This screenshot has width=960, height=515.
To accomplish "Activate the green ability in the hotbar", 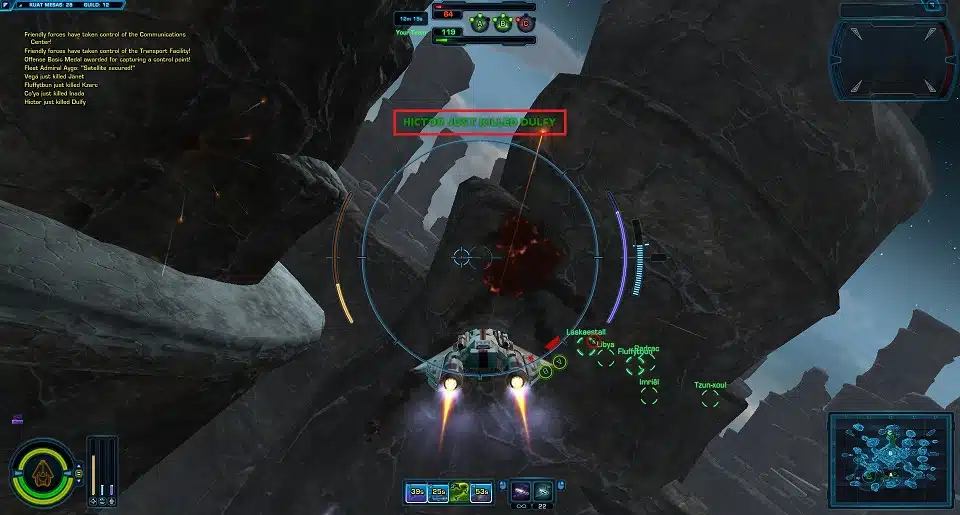I will (x=459, y=491).
